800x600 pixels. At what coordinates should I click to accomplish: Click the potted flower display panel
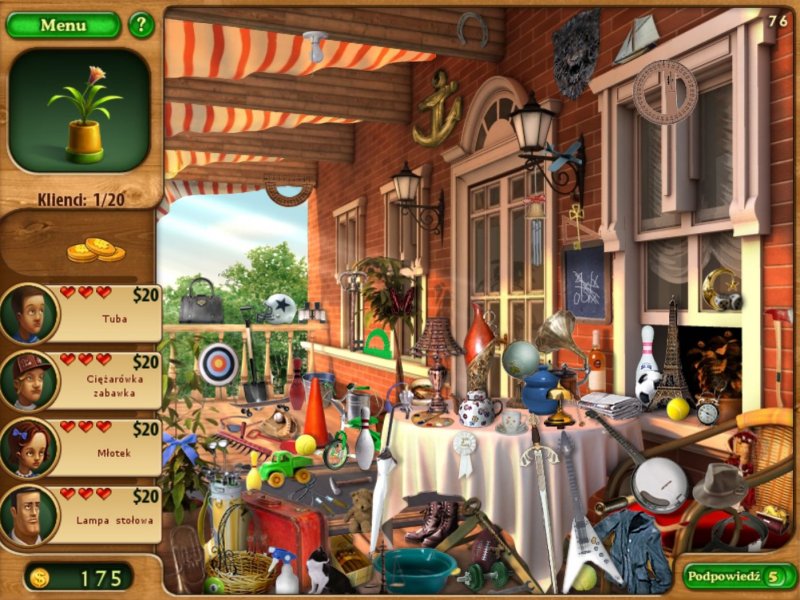pos(79,111)
